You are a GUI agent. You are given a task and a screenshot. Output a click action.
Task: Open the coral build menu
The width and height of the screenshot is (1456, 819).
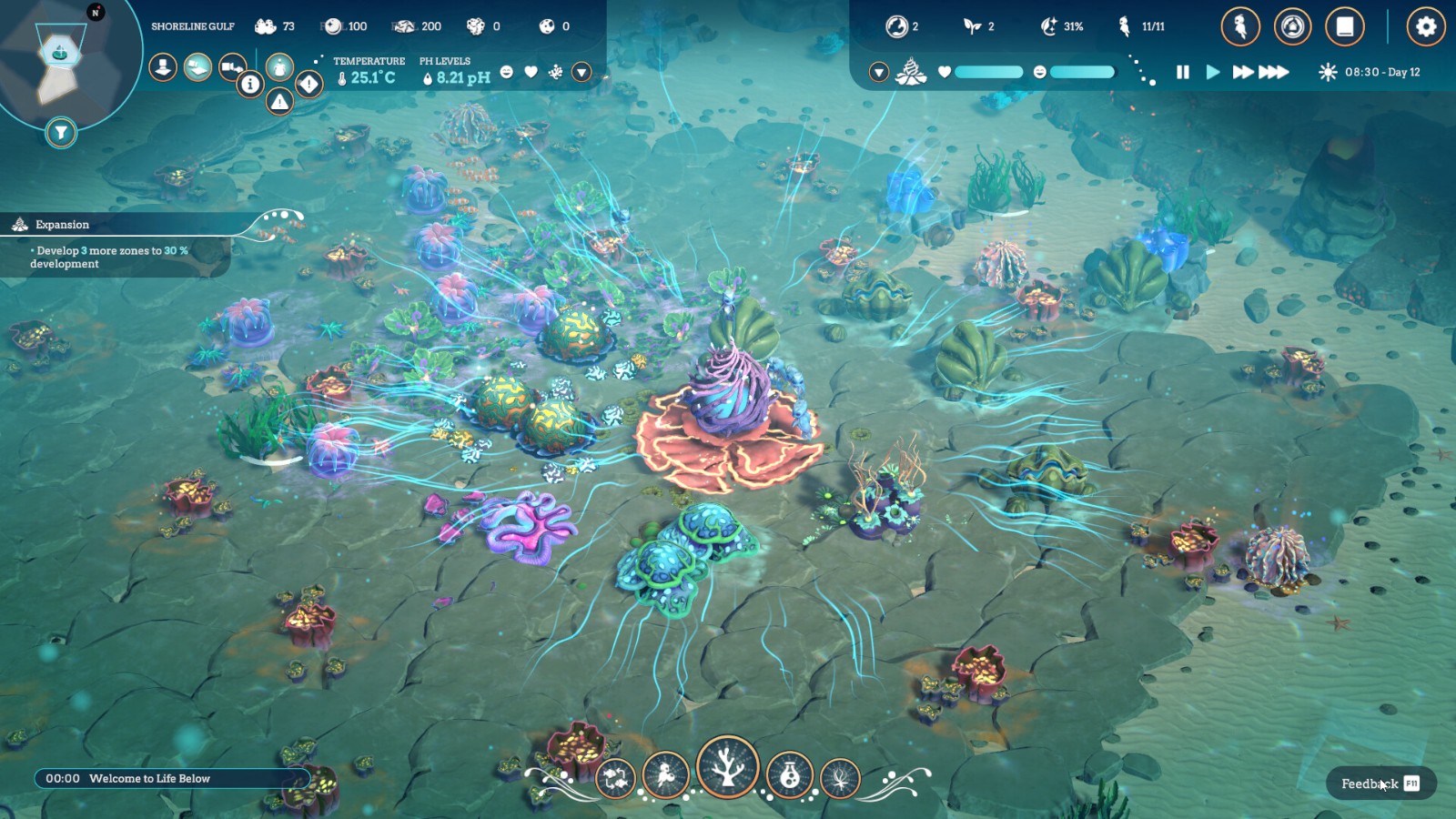click(727, 767)
